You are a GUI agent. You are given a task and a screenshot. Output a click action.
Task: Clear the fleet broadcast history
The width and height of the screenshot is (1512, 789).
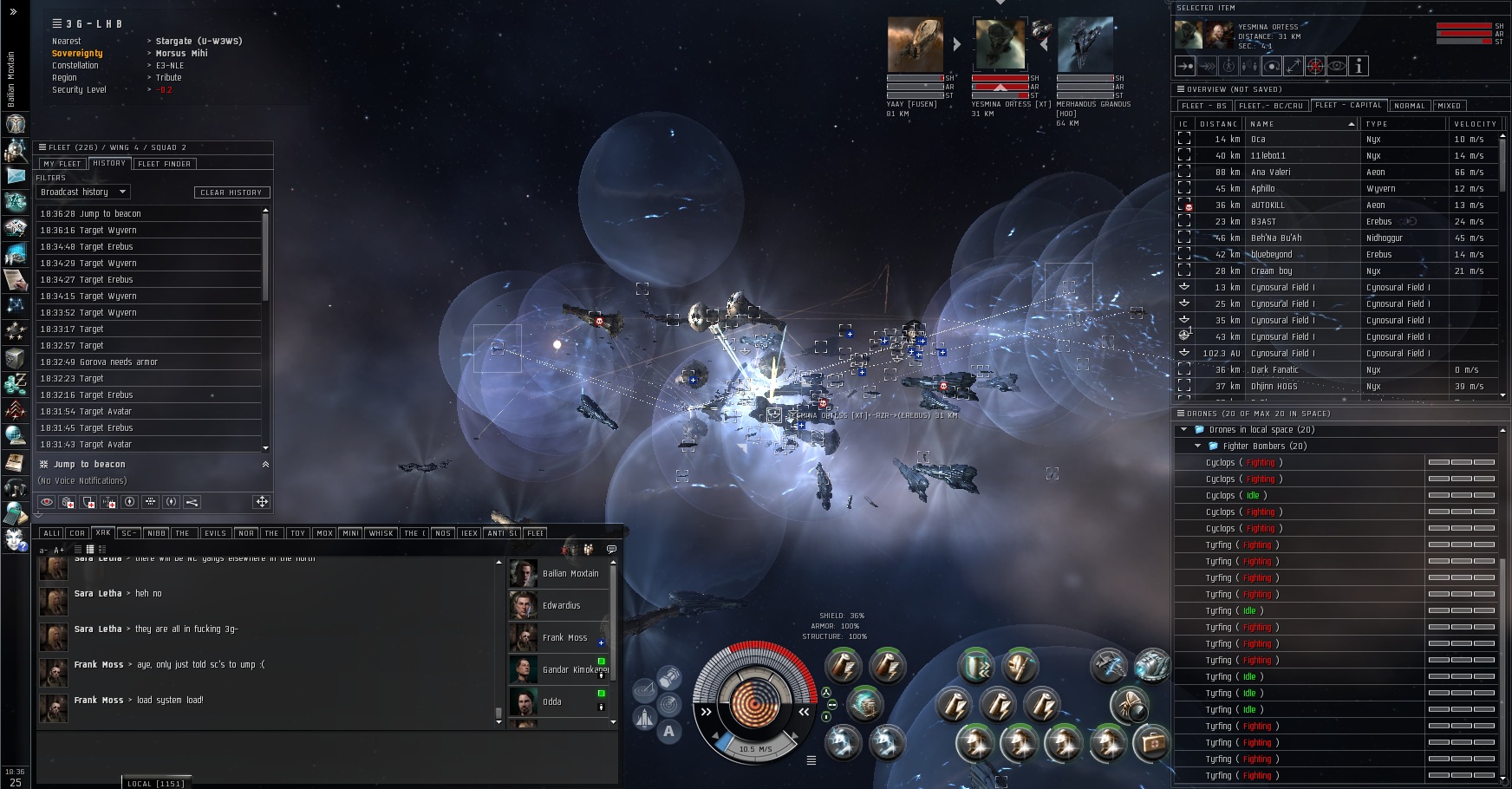tap(231, 192)
